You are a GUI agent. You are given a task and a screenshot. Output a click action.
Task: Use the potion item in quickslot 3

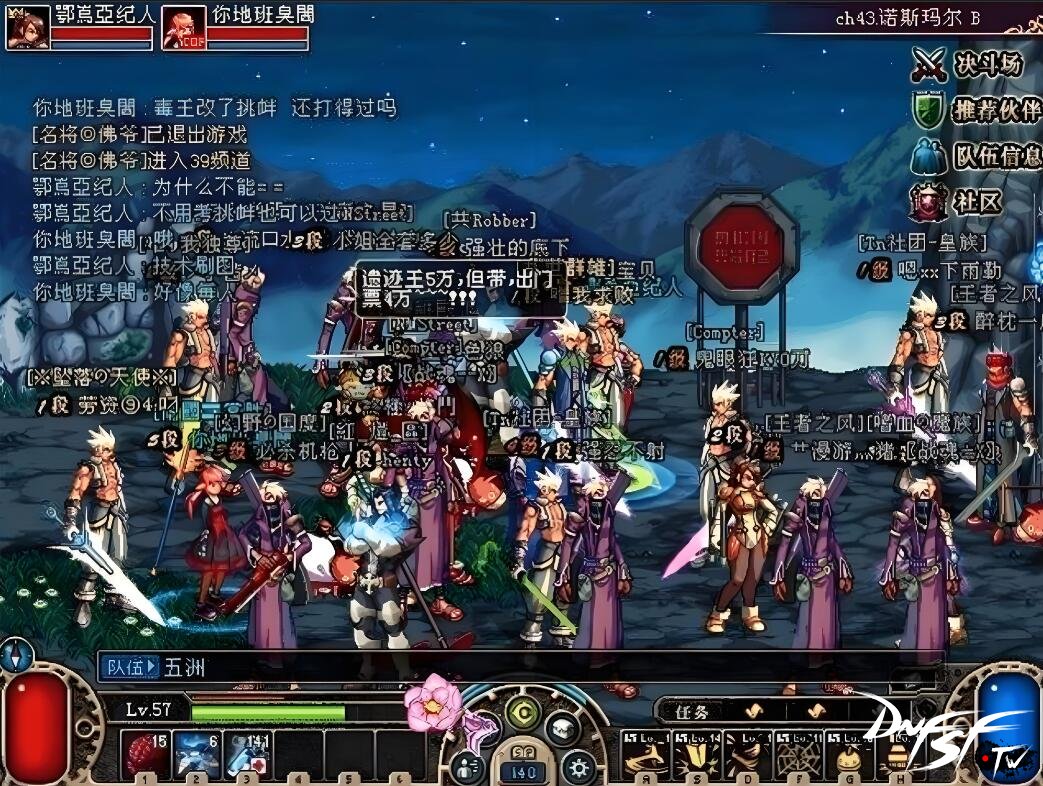247,753
